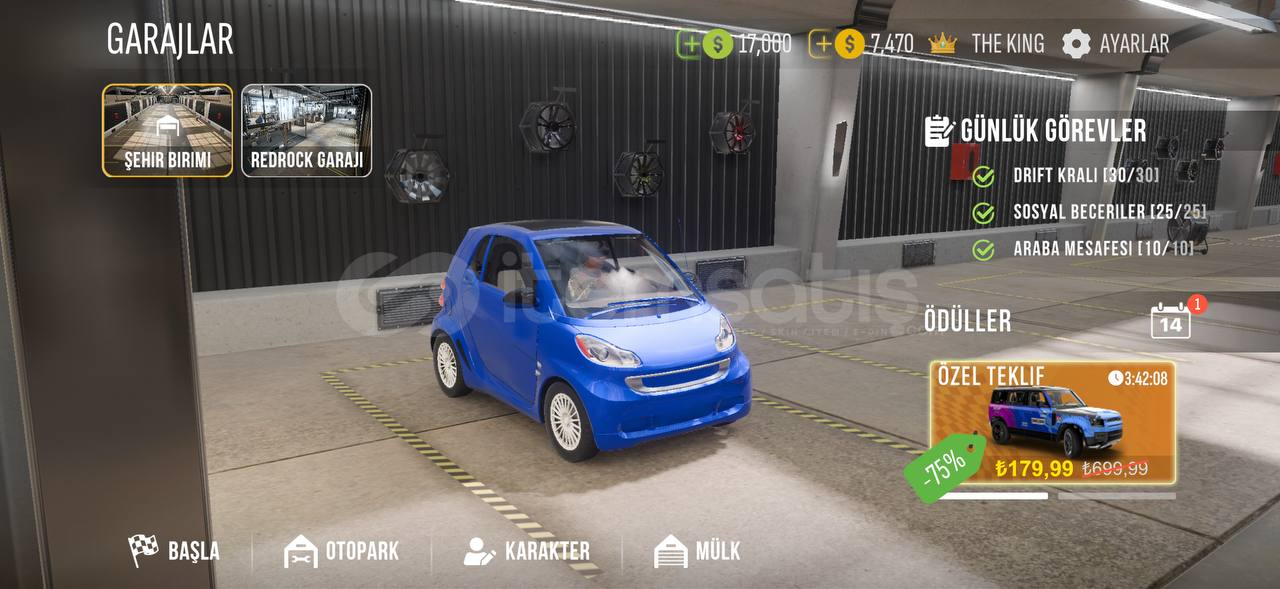This screenshot has width=1280, height=589.
Task: Switch to the Redrock Garajı garage
Action: tap(306, 130)
